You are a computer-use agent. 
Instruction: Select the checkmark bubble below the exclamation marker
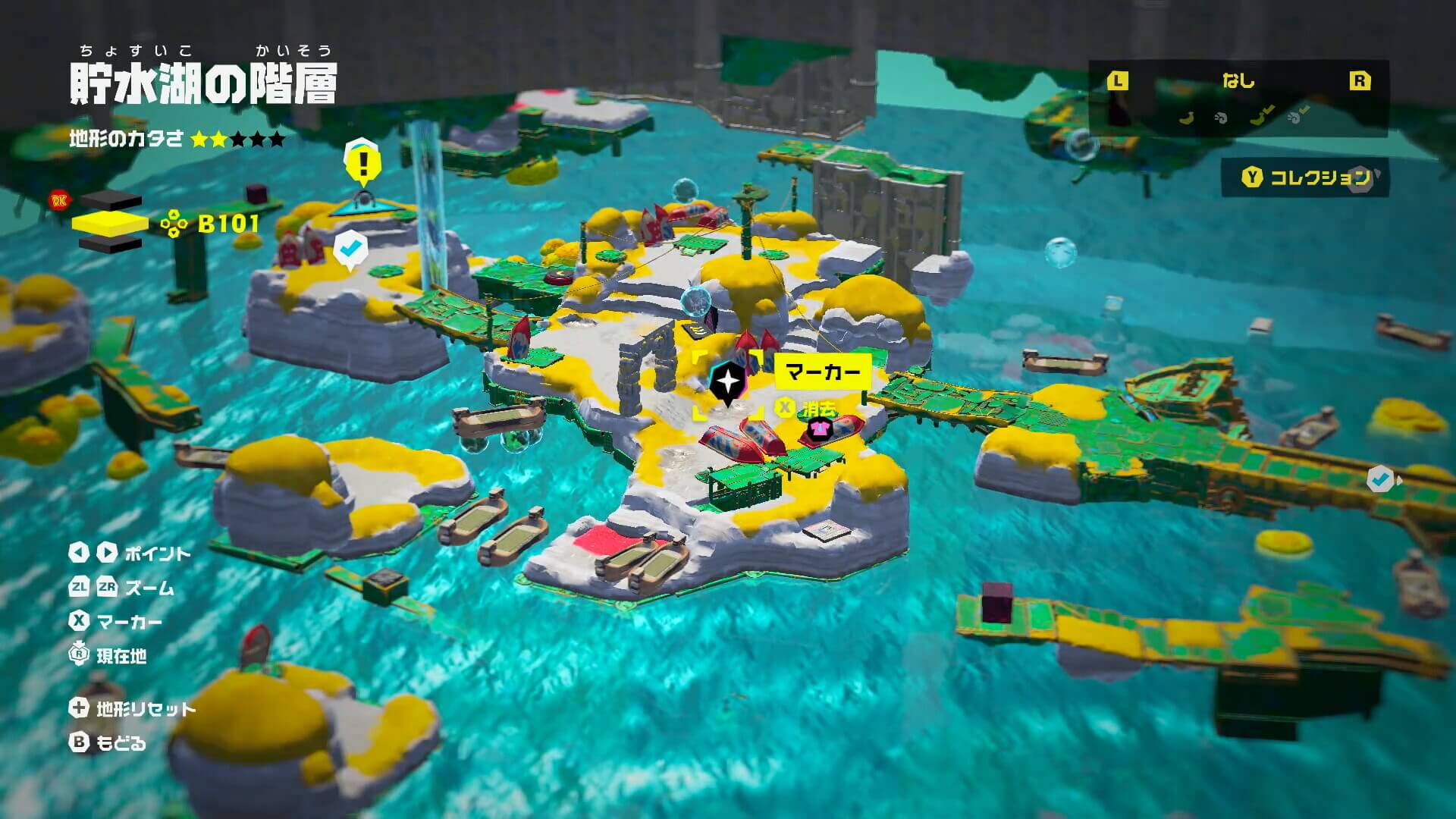click(x=350, y=248)
